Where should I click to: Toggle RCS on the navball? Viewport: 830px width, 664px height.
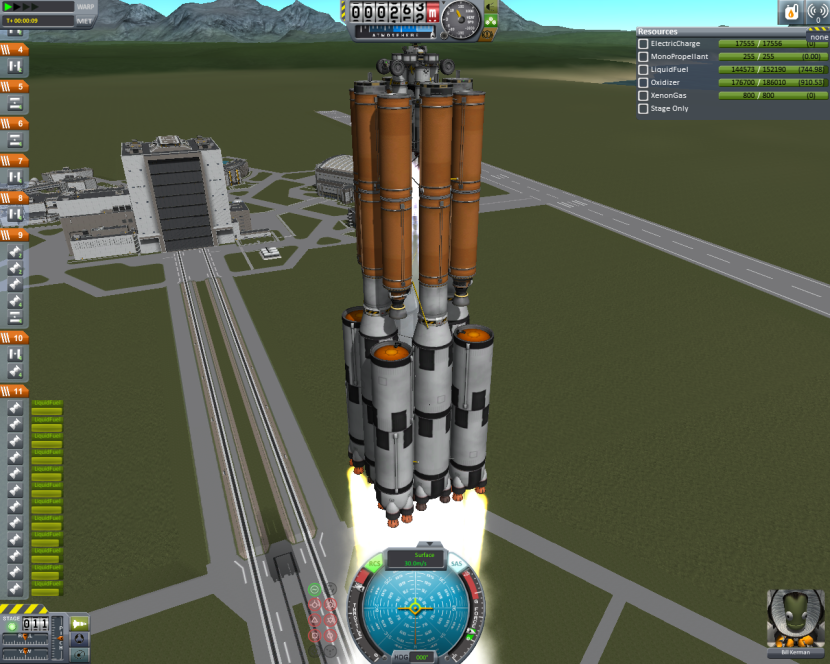tap(374, 566)
